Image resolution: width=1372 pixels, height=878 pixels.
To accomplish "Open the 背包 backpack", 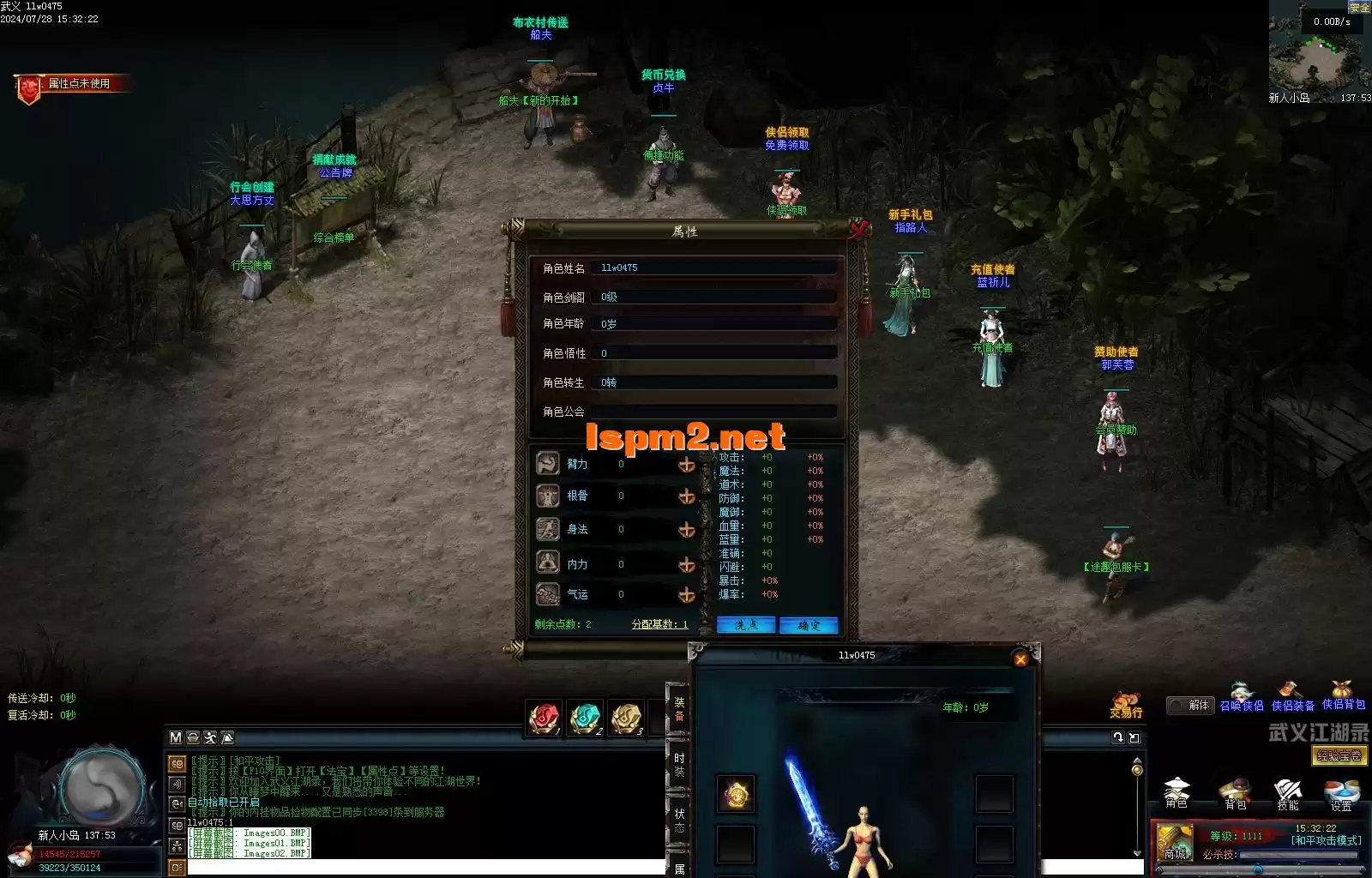I will [x=1235, y=792].
